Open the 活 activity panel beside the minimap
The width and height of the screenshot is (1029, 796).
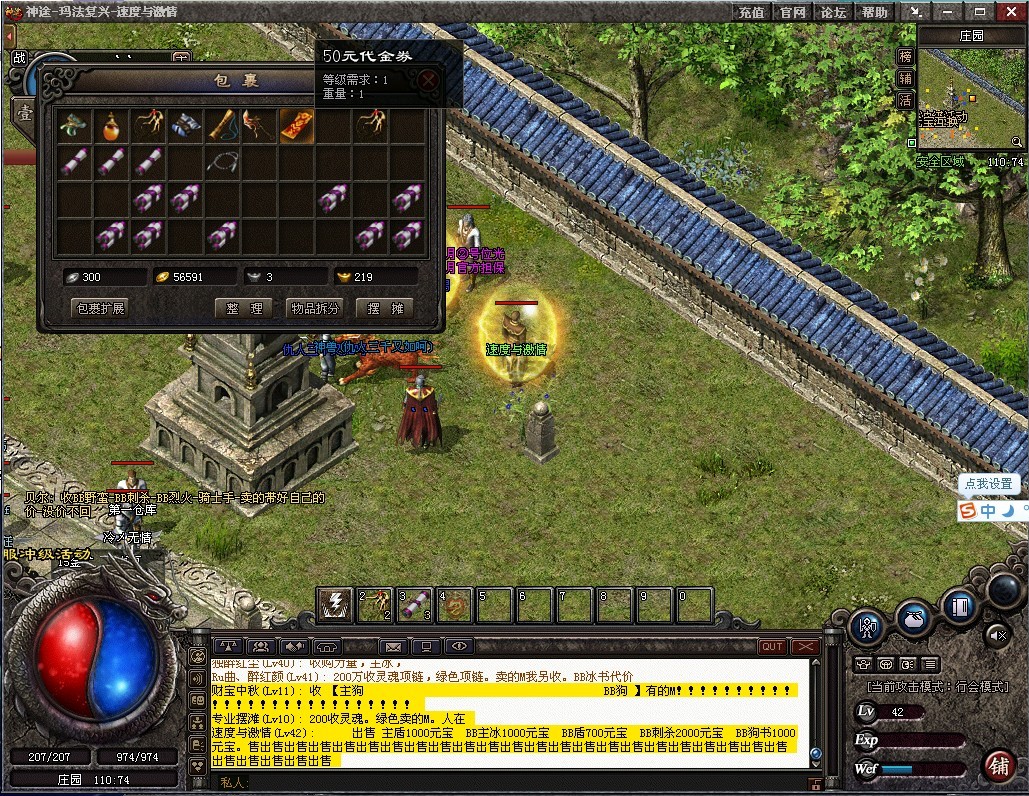[905, 100]
